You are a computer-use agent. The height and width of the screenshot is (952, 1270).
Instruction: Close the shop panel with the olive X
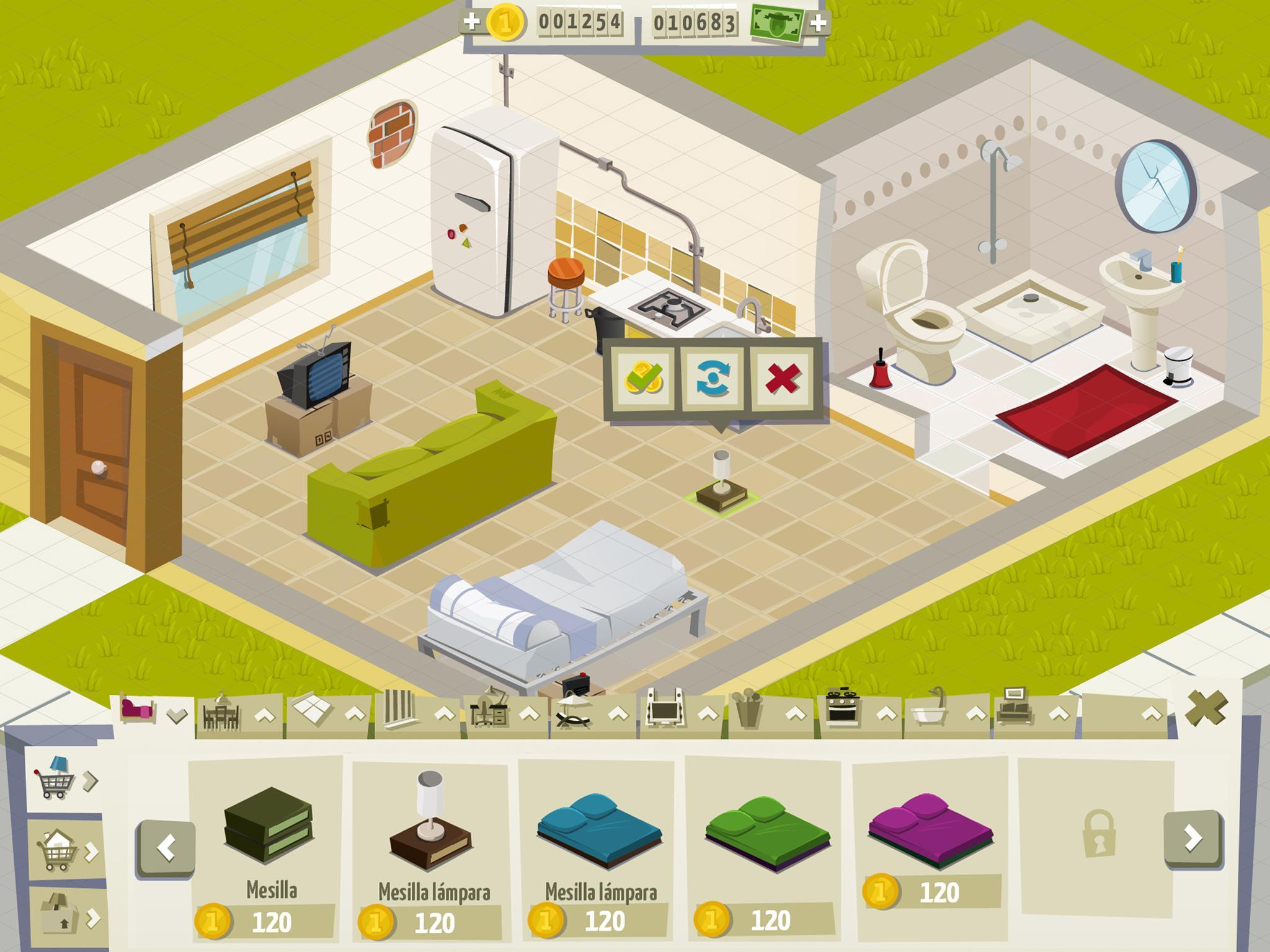[1206, 708]
